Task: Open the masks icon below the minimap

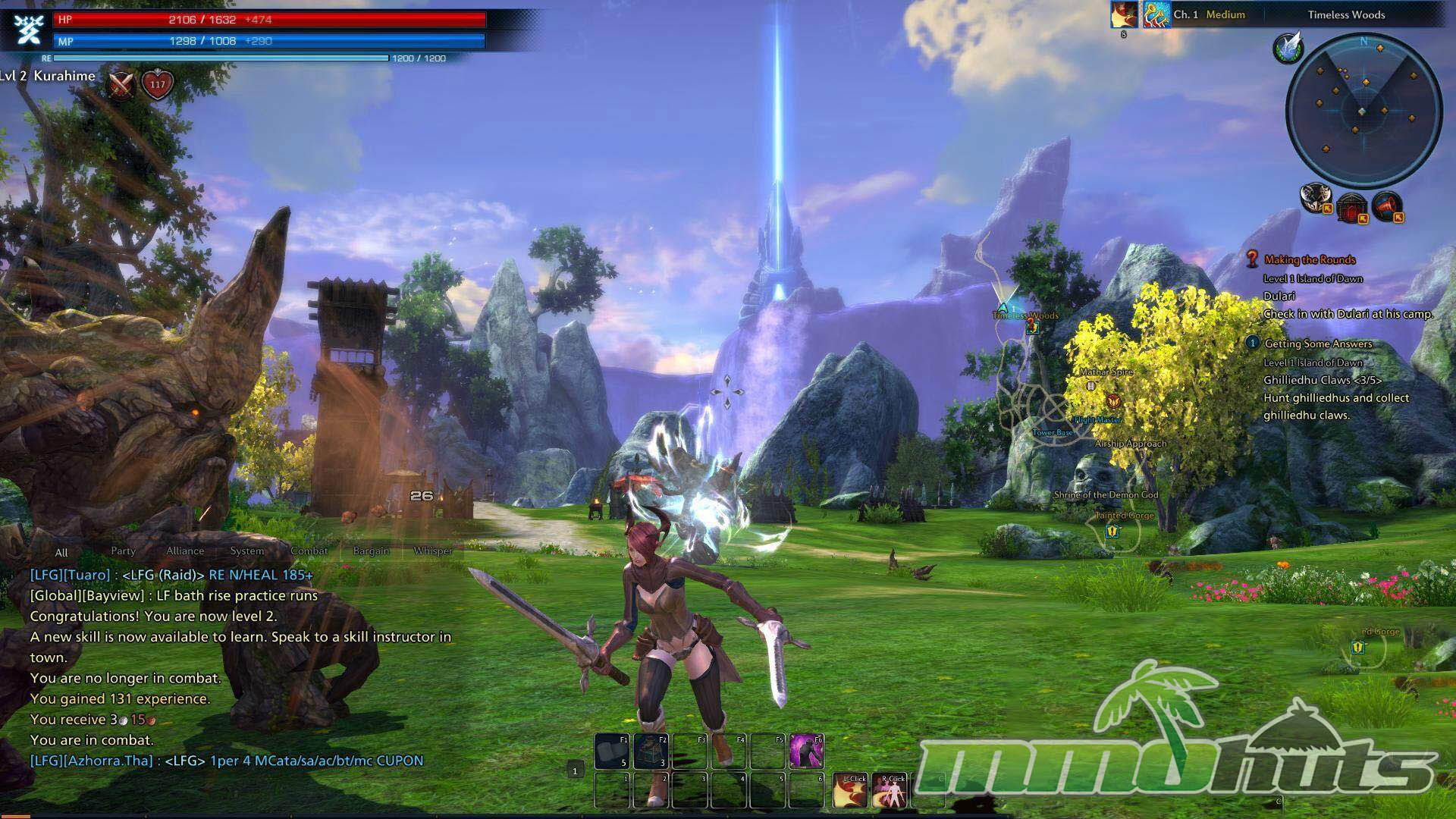Action: [1315, 198]
